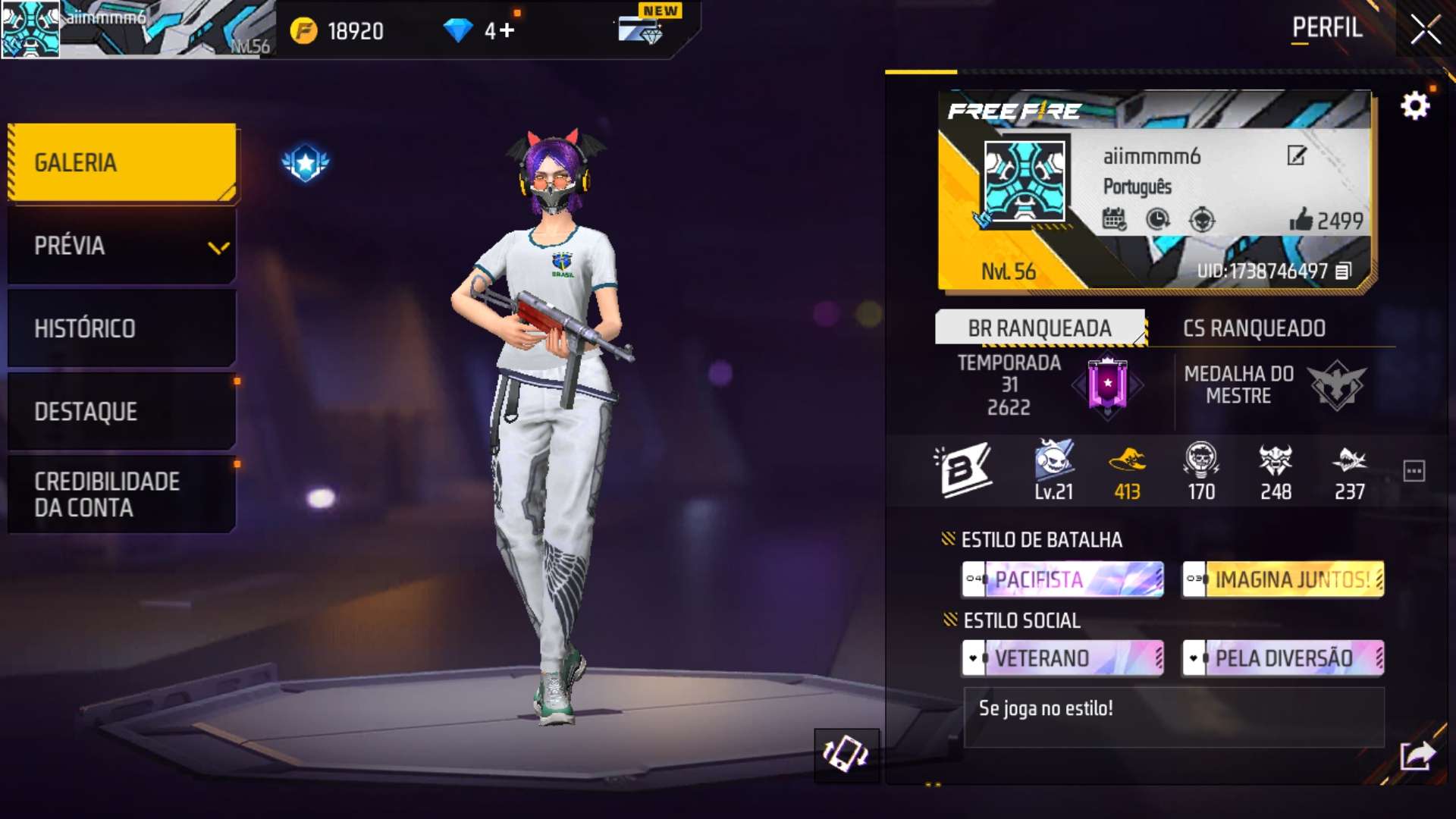
Task: Select the Pacifista battle style tag
Action: tap(1062, 579)
